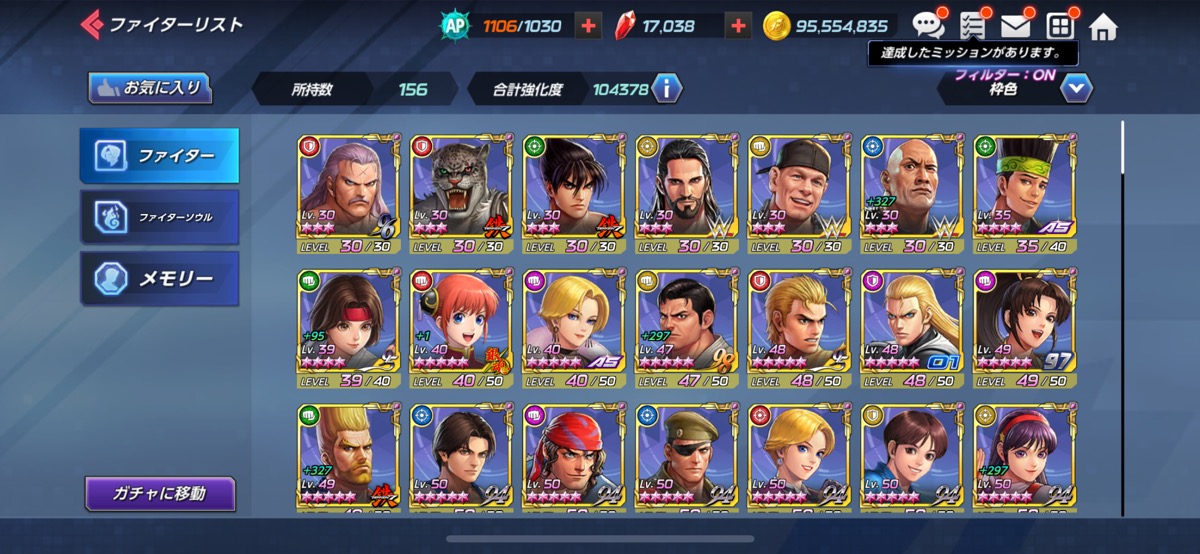Open the filter dropdown arrow
Screen dimensions: 1200x554
[1076, 89]
